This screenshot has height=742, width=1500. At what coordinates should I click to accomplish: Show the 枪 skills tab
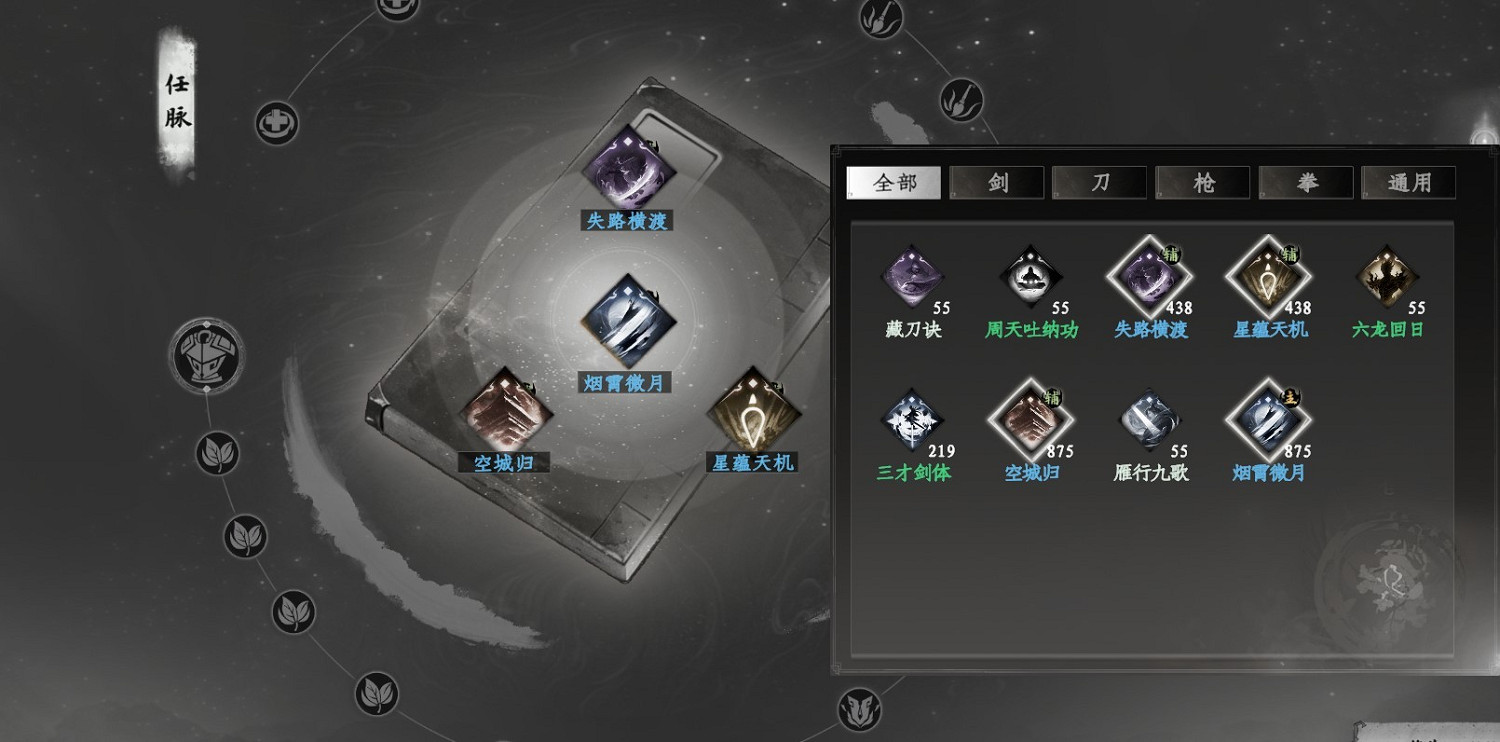[1203, 183]
